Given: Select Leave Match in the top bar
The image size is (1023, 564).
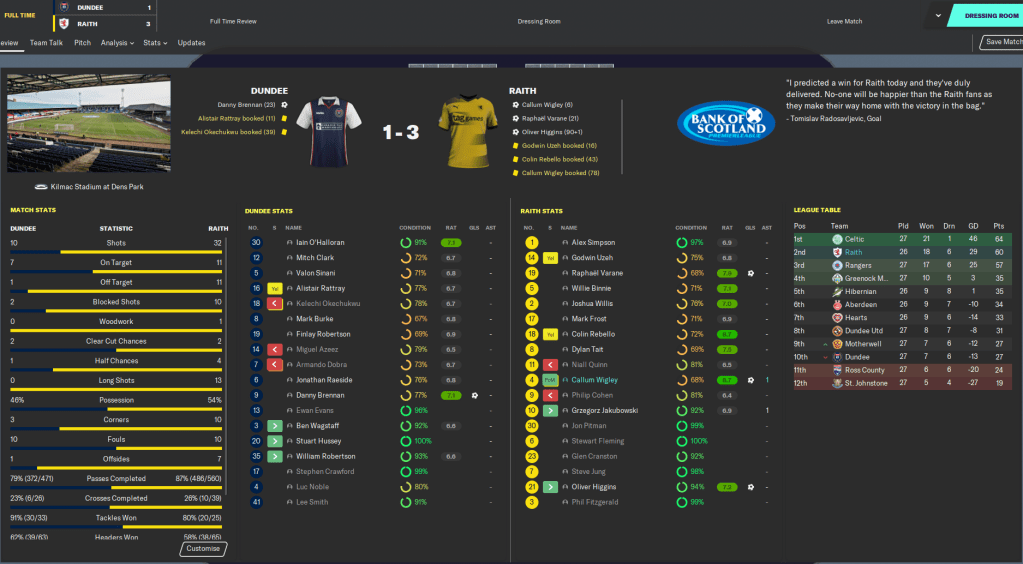Looking at the screenshot, I should click(x=845, y=21).
